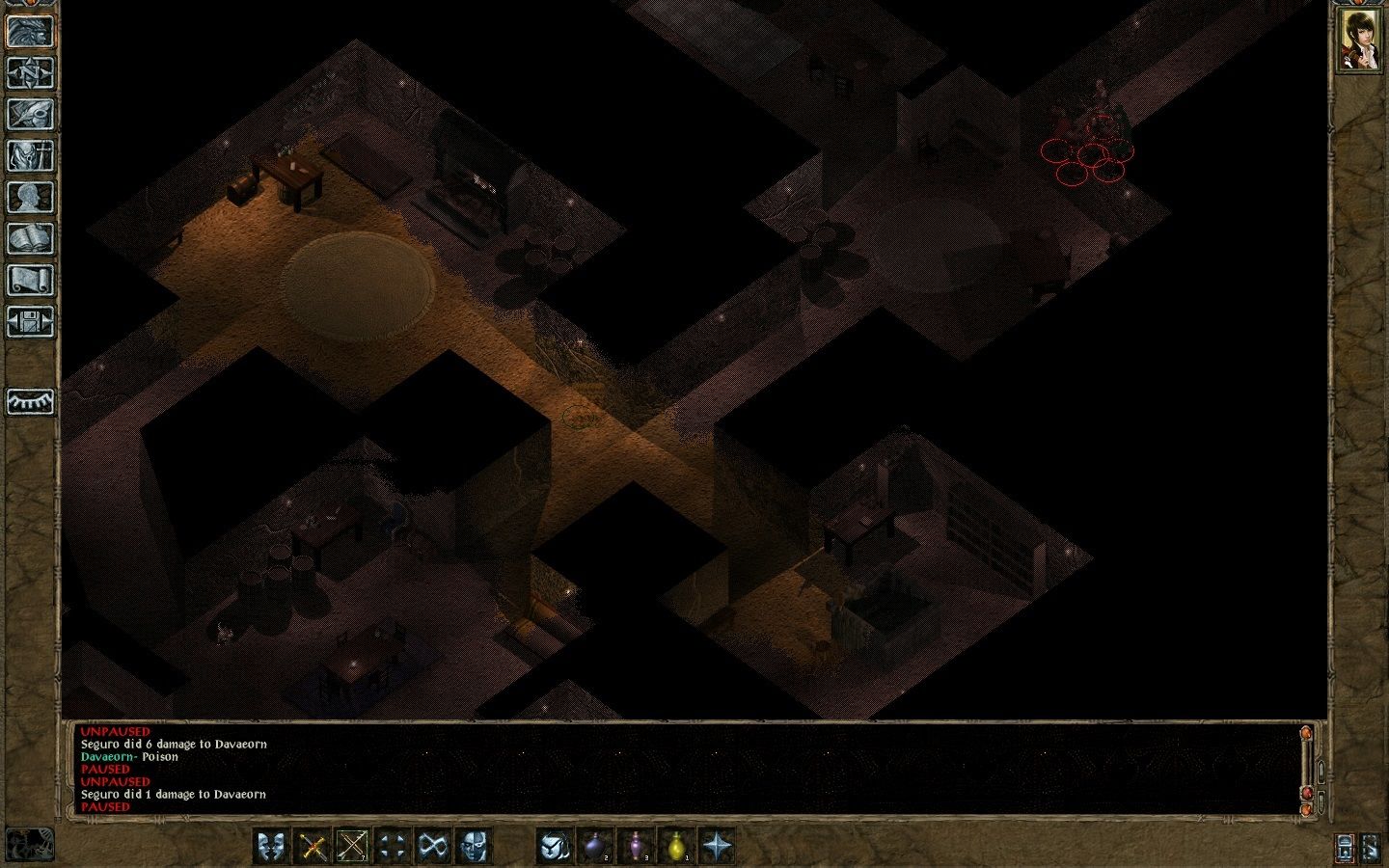Use the purple potion quick slot

pos(636,847)
